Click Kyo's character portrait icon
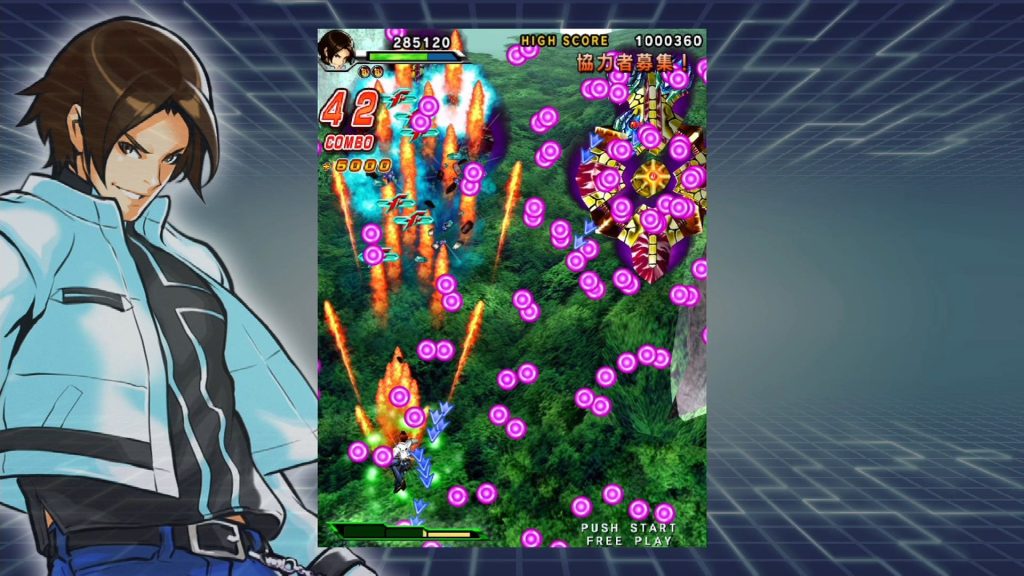Viewport: 1024px width, 576px height. (338, 51)
